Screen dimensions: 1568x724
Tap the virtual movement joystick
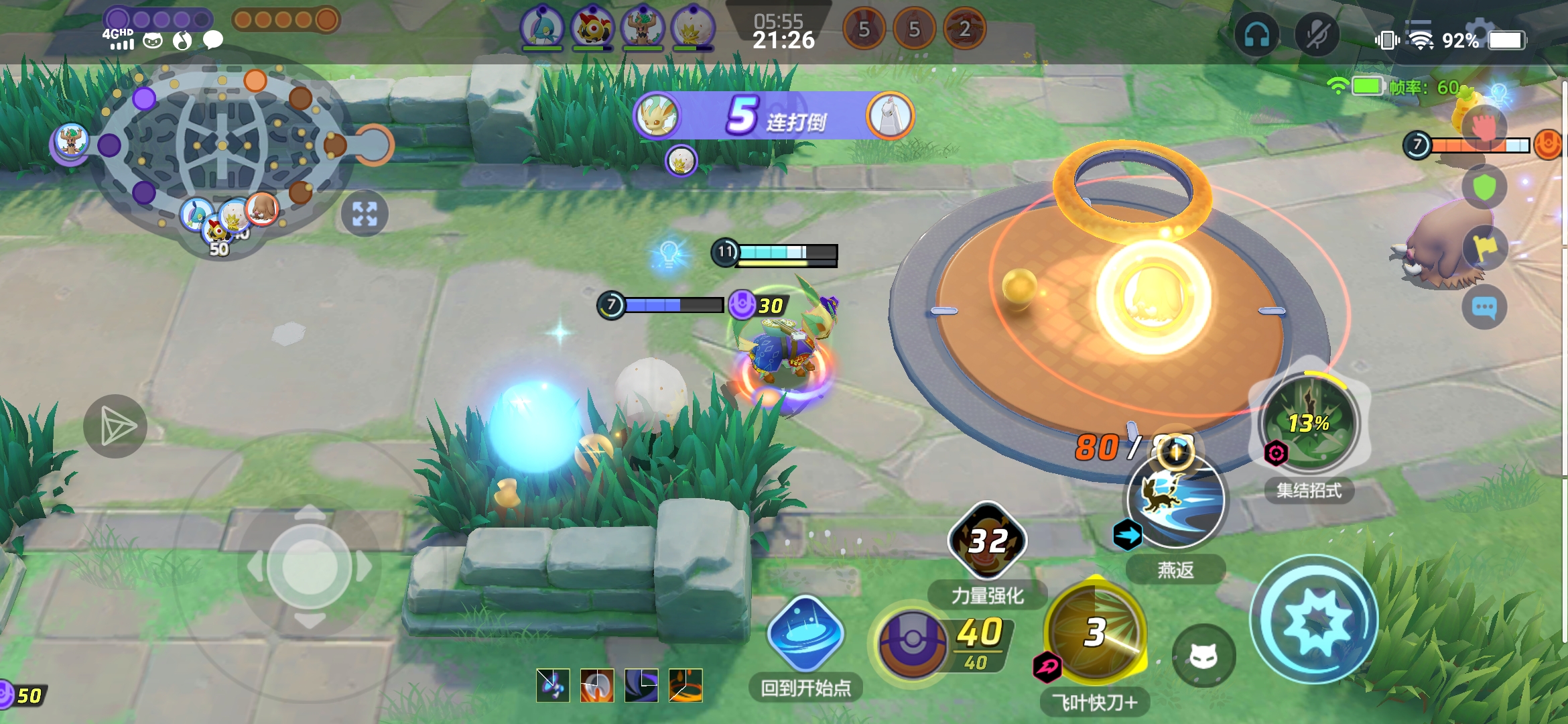pyautogui.click(x=309, y=567)
